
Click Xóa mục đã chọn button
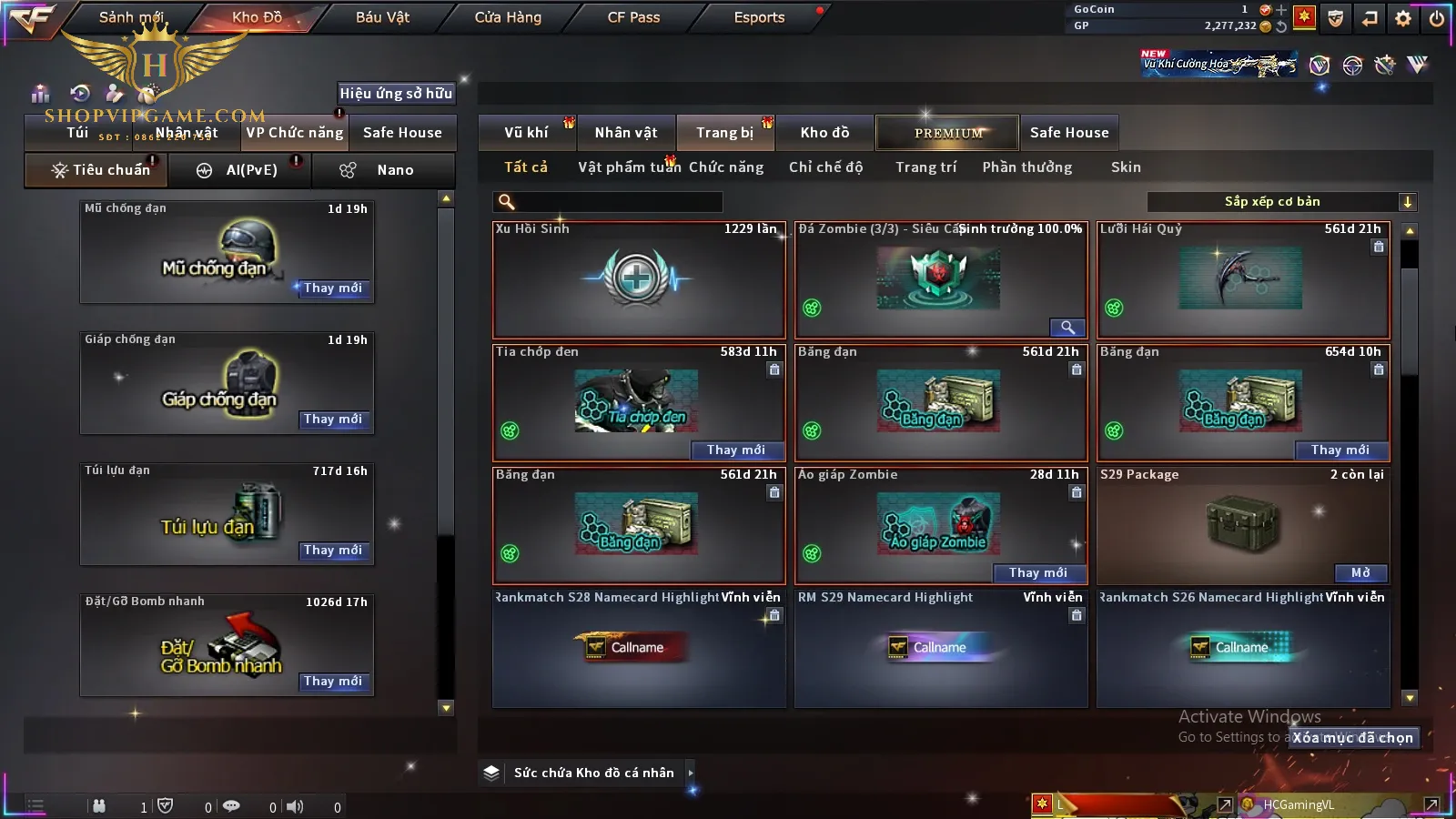[1352, 738]
